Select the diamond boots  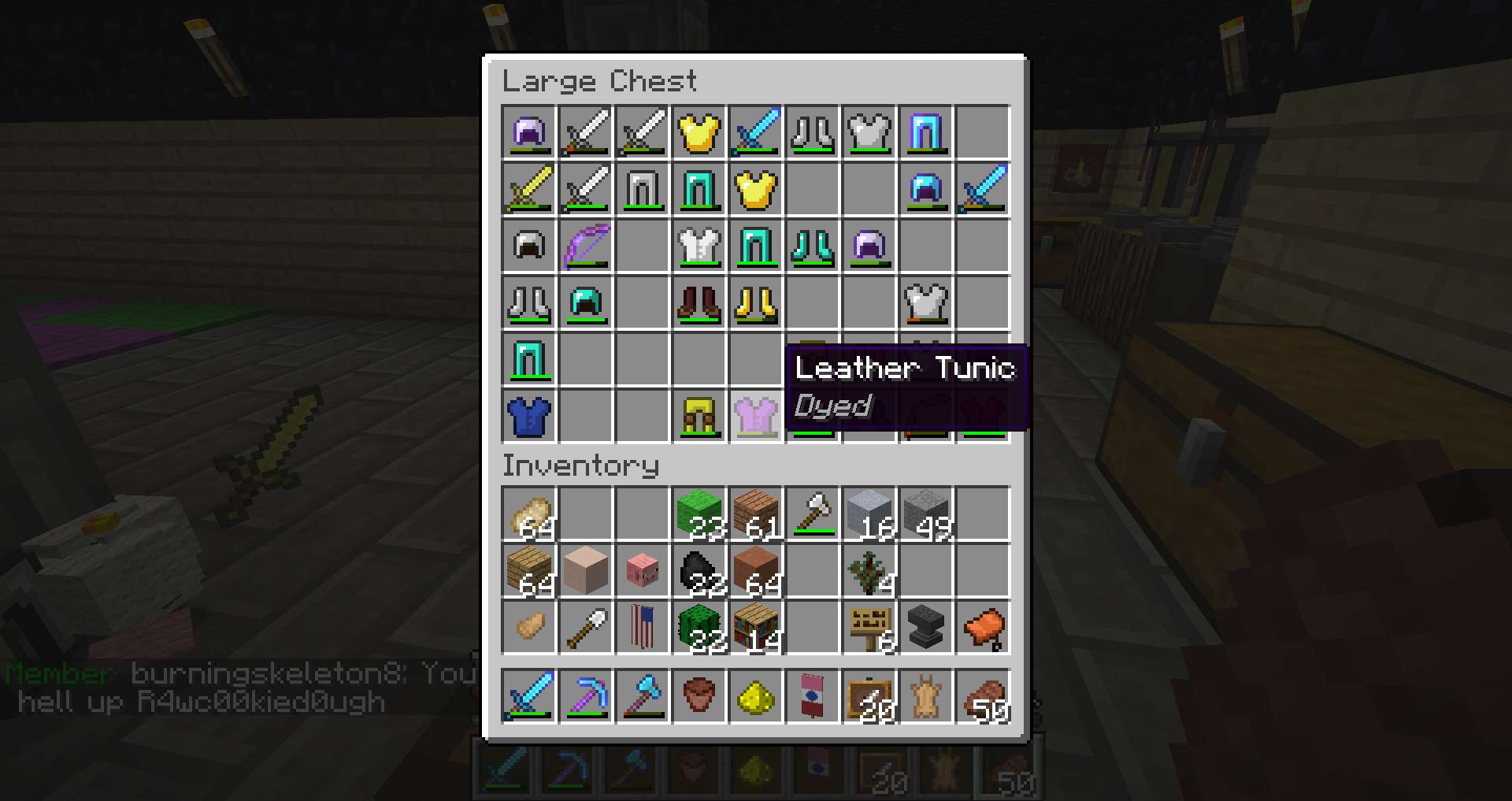click(813, 246)
